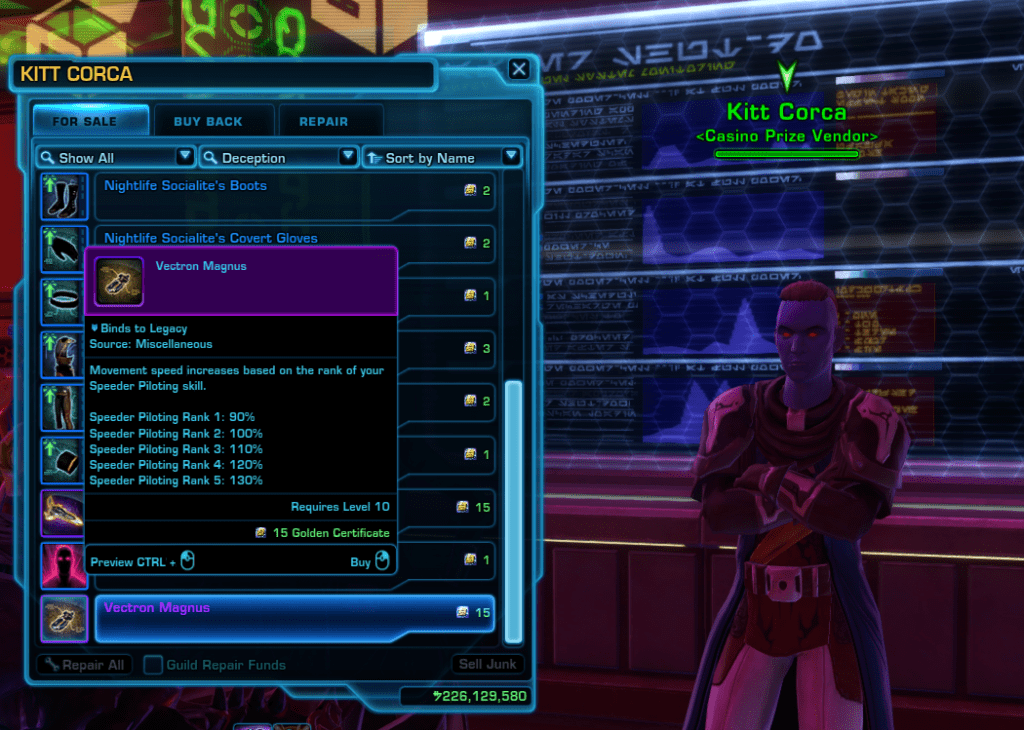The width and height of the screenshot is (1024, 730).
Task: Click the Repair All button
Action: [83, 664]
